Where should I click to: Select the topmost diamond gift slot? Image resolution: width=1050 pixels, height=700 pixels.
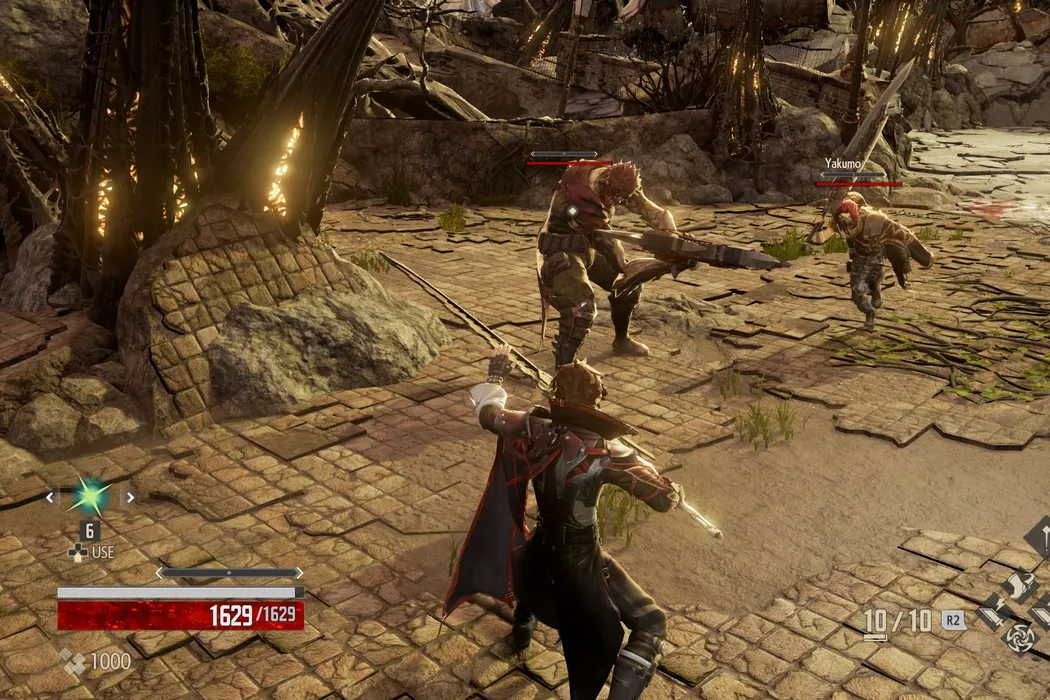click(x=1040, y=535)
